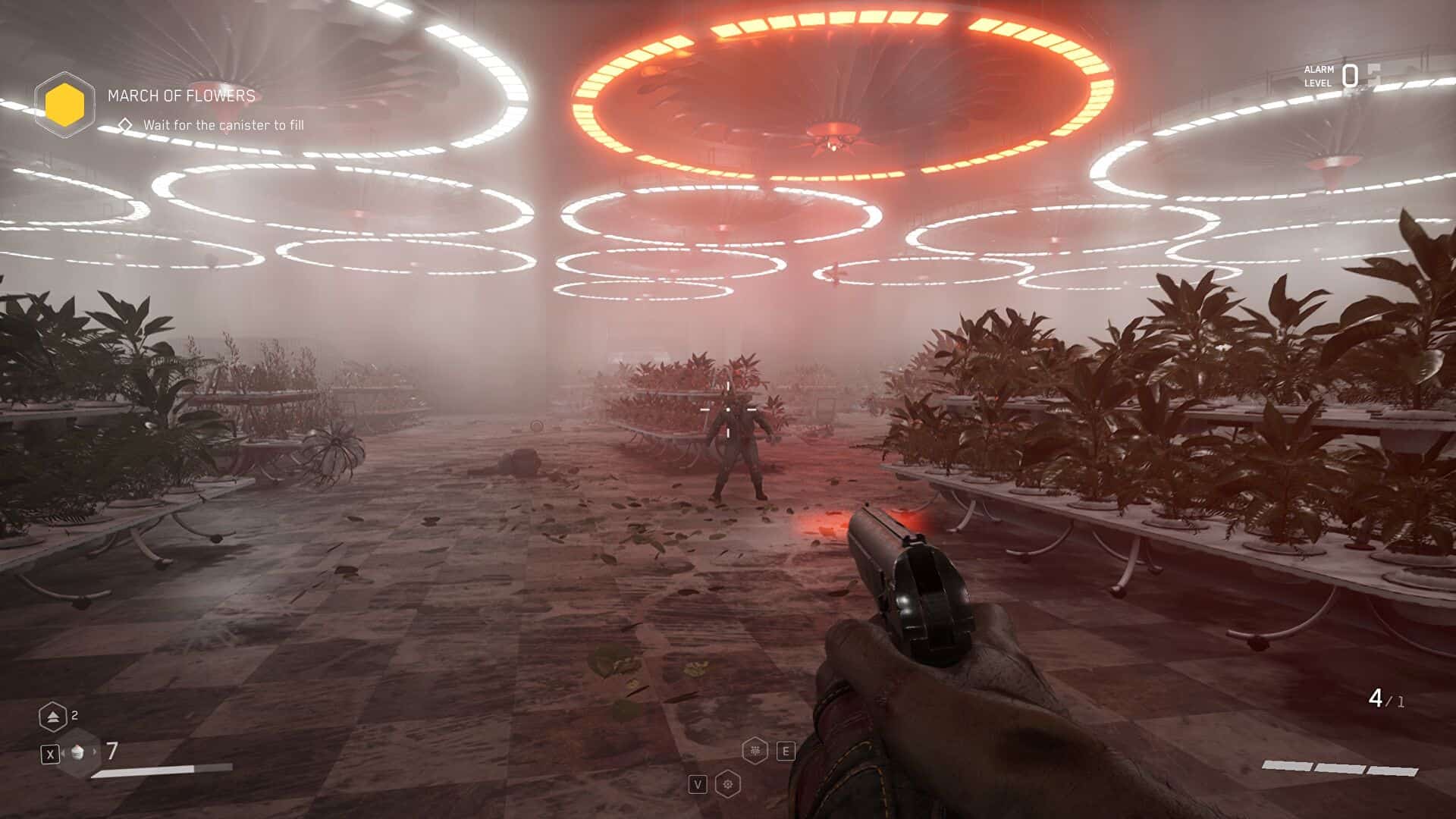Cycle quick item with the right arrow
Screen dimensions: 1456x819
click(95, 752)
